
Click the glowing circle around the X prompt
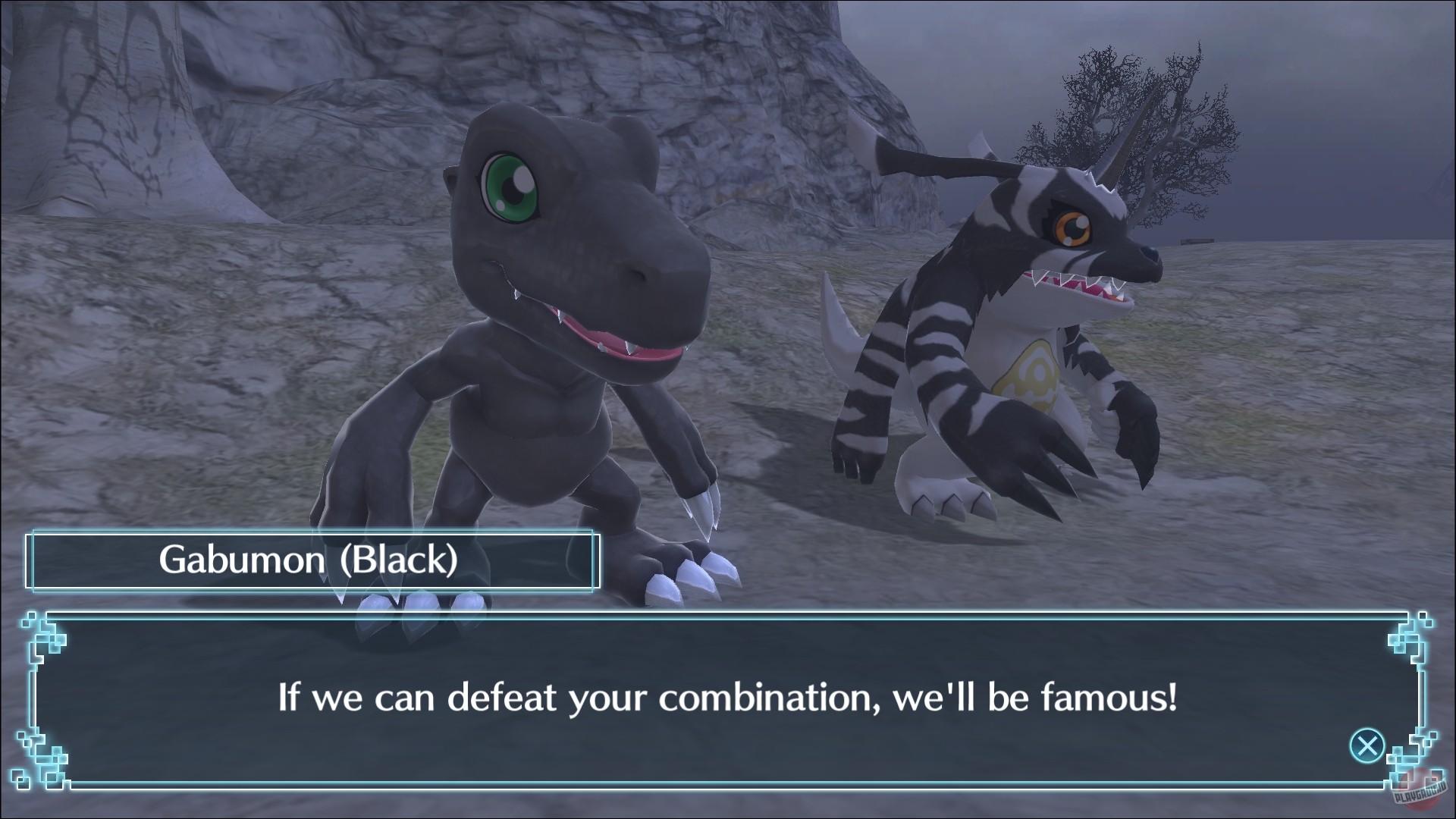point(1366,745)
